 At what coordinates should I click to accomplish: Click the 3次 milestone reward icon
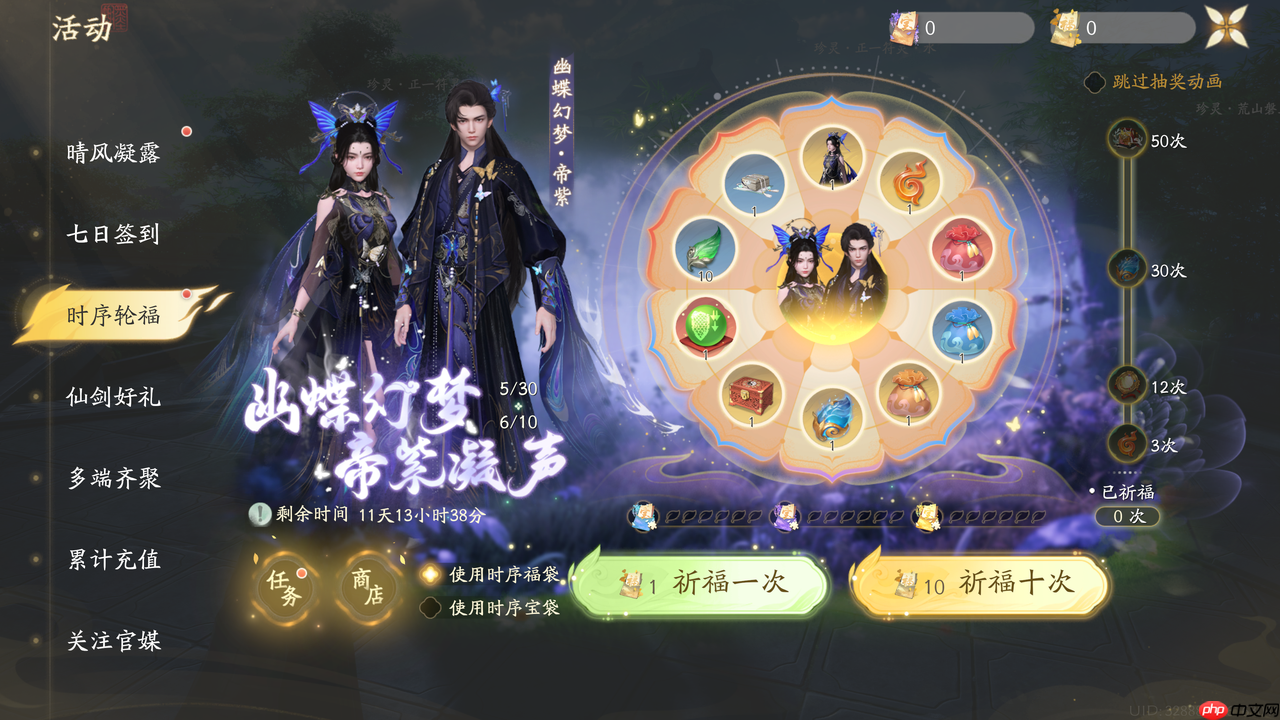pyautogui.click(x=1125, y=438)
